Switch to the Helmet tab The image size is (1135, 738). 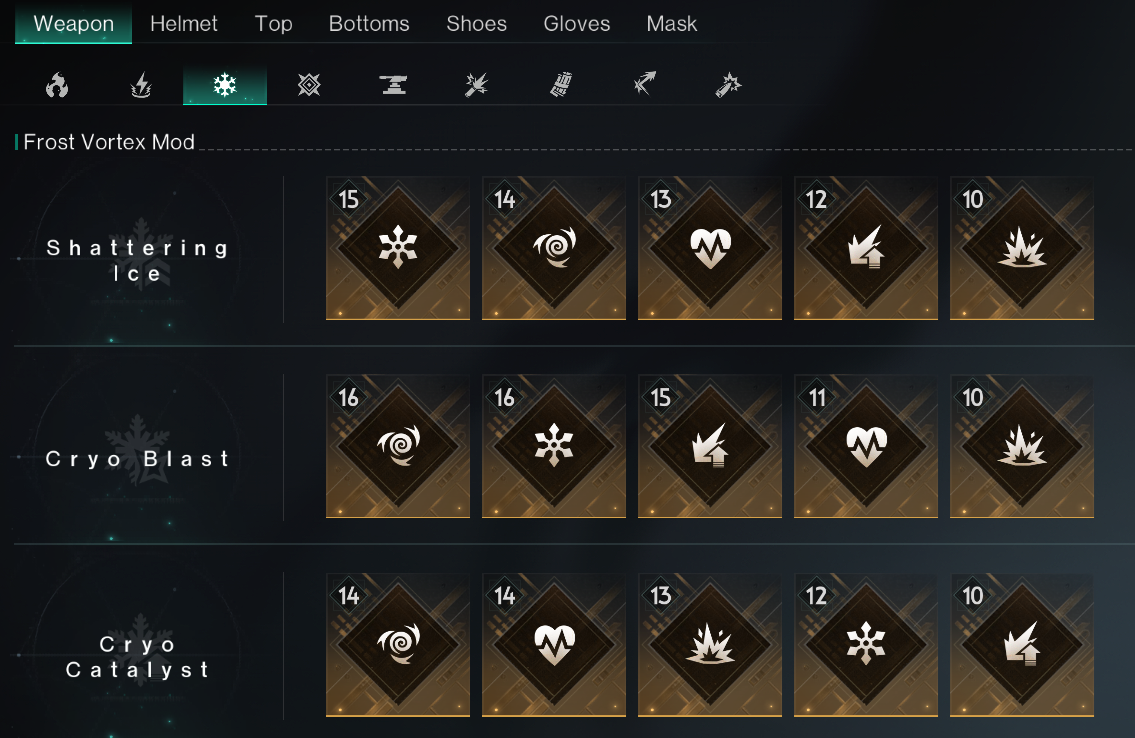tap(184, 24)
